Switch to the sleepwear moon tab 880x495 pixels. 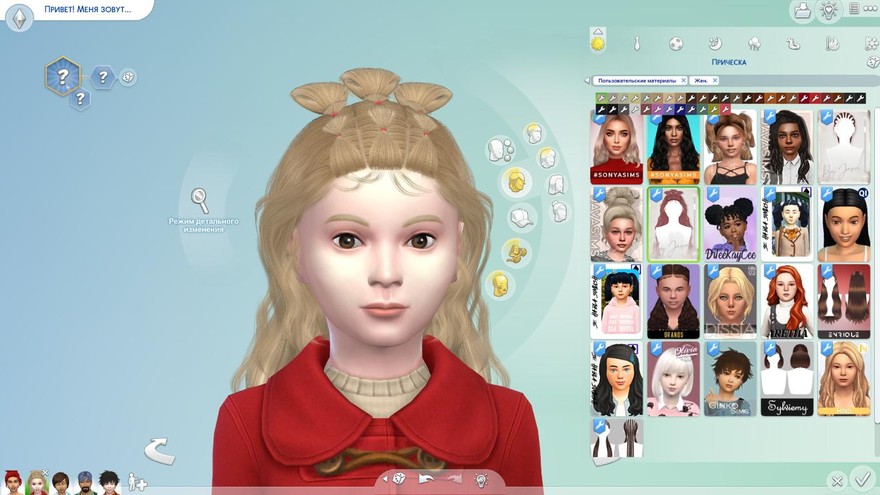point(715,44)
